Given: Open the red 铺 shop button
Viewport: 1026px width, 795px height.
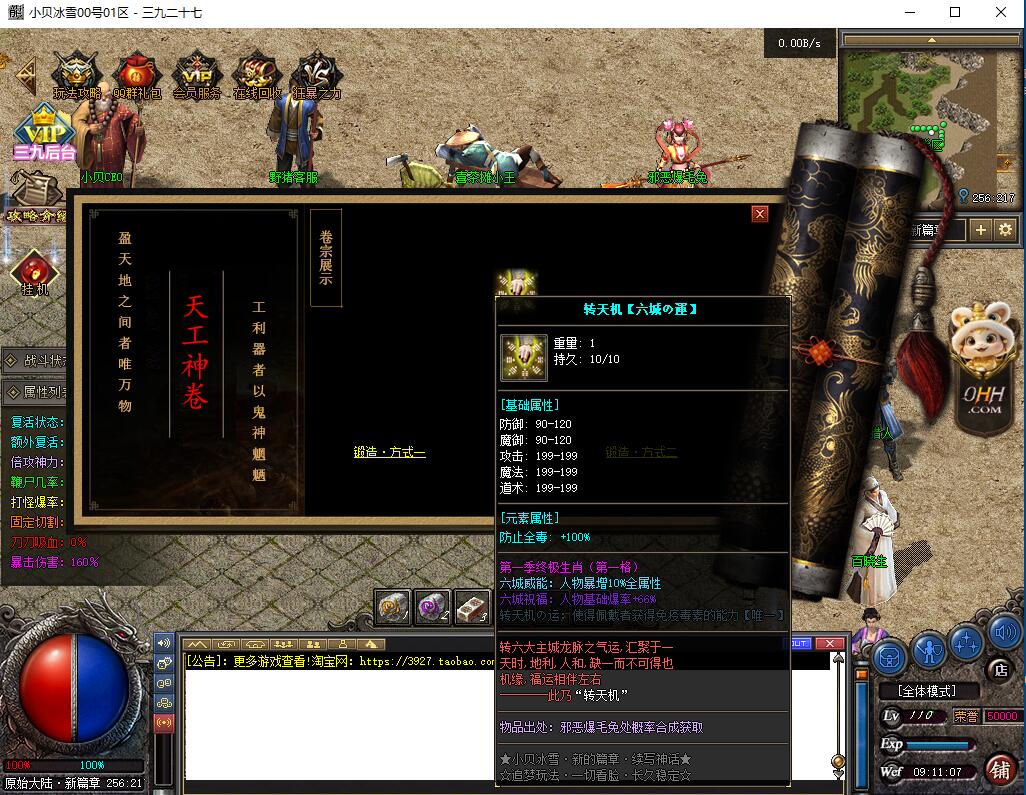Looking at the screenshot, I should point(998,769).
